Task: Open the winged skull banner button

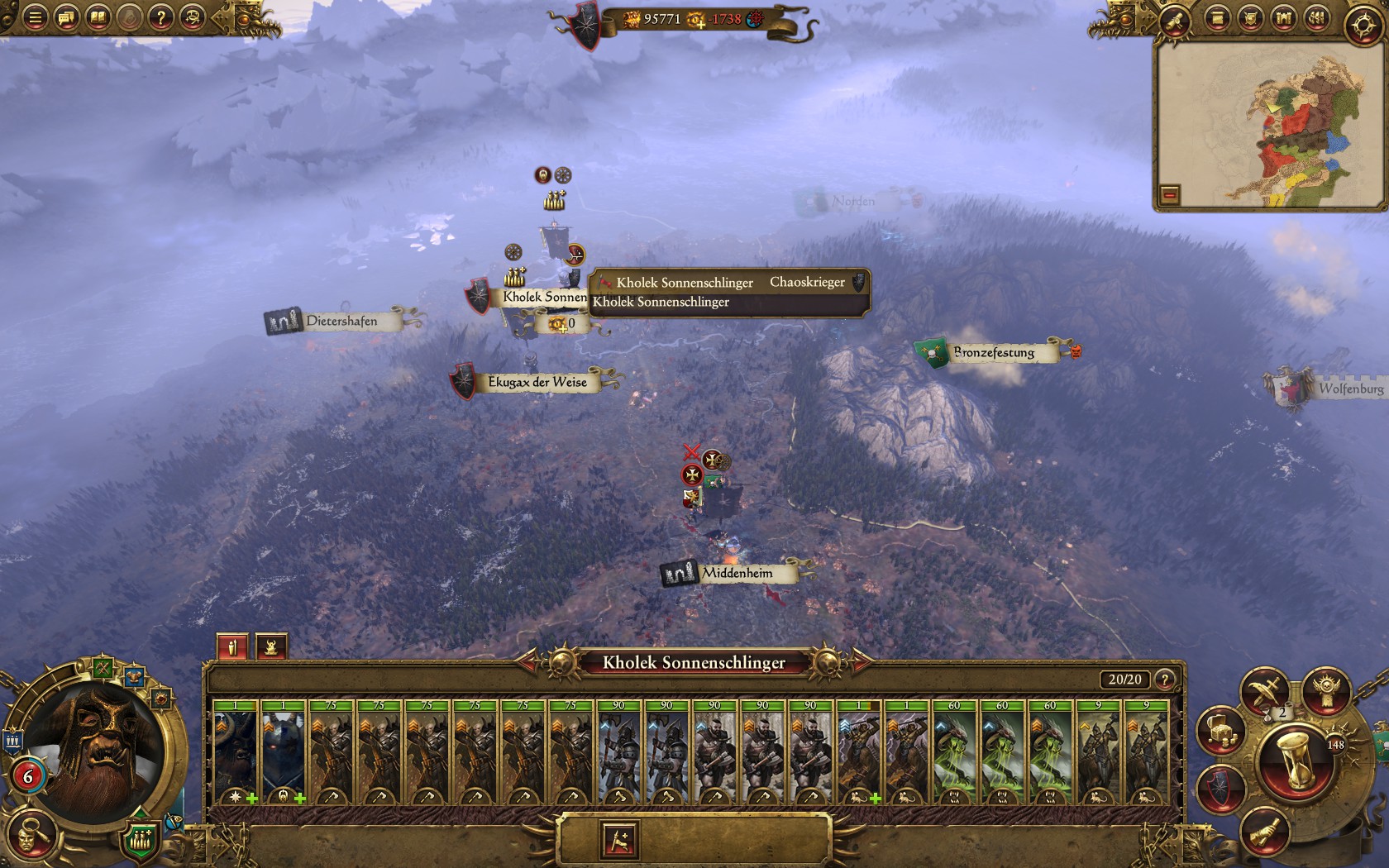Action: [1326, 691]
